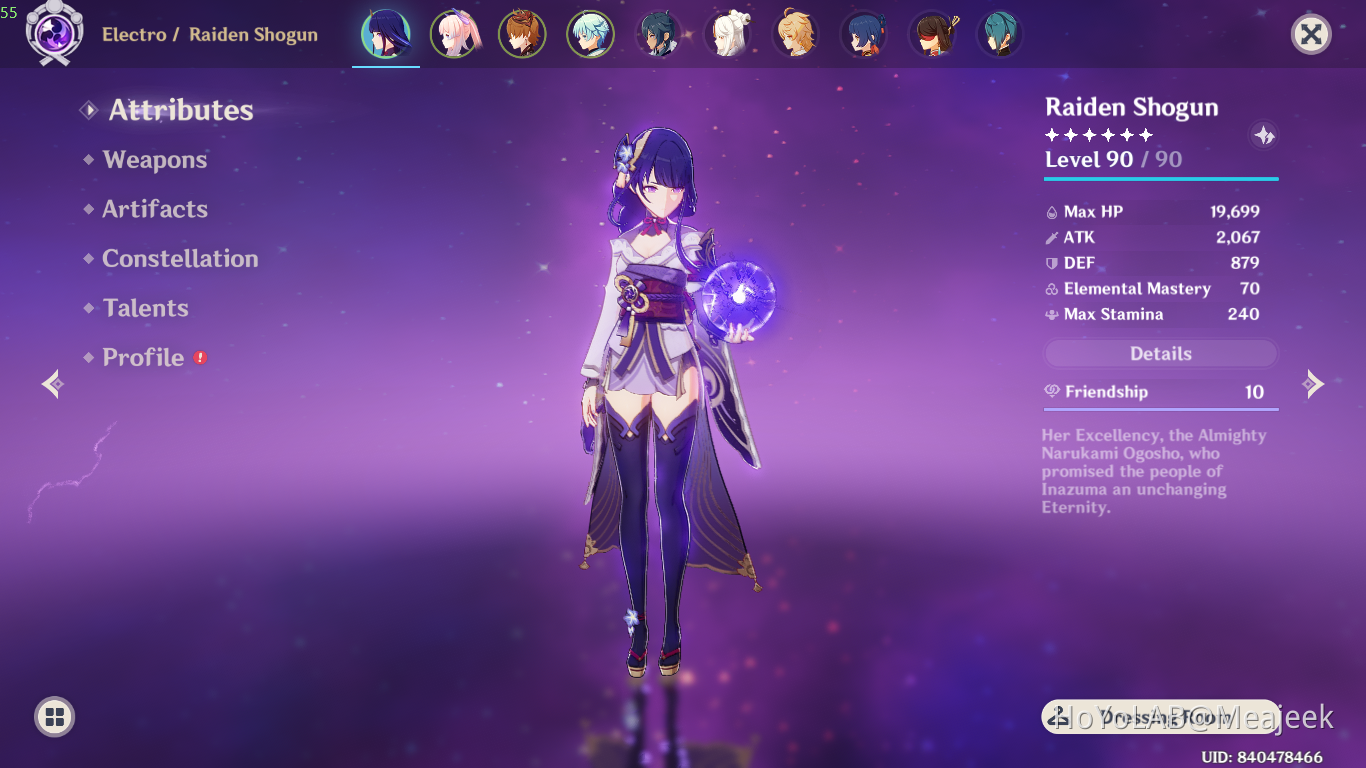Screen dimensions: 1366x768
Task: Go to the Constellation section
Action: coord(180,259)
